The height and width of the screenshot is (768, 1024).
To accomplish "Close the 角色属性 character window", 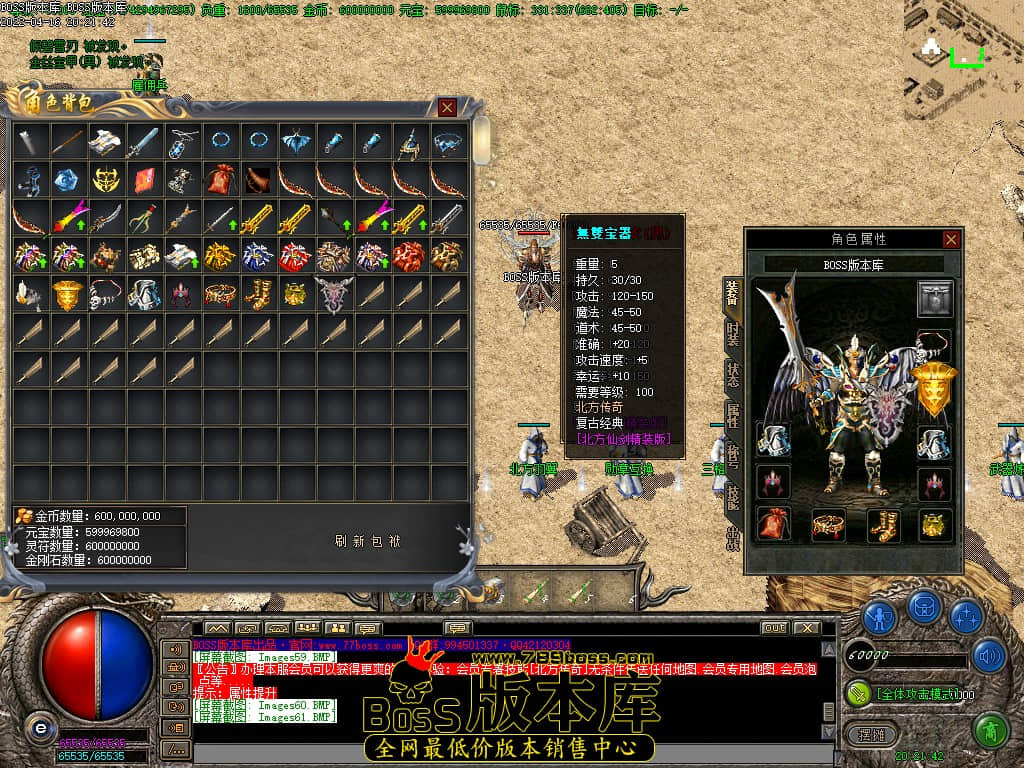I will [951, 239].
